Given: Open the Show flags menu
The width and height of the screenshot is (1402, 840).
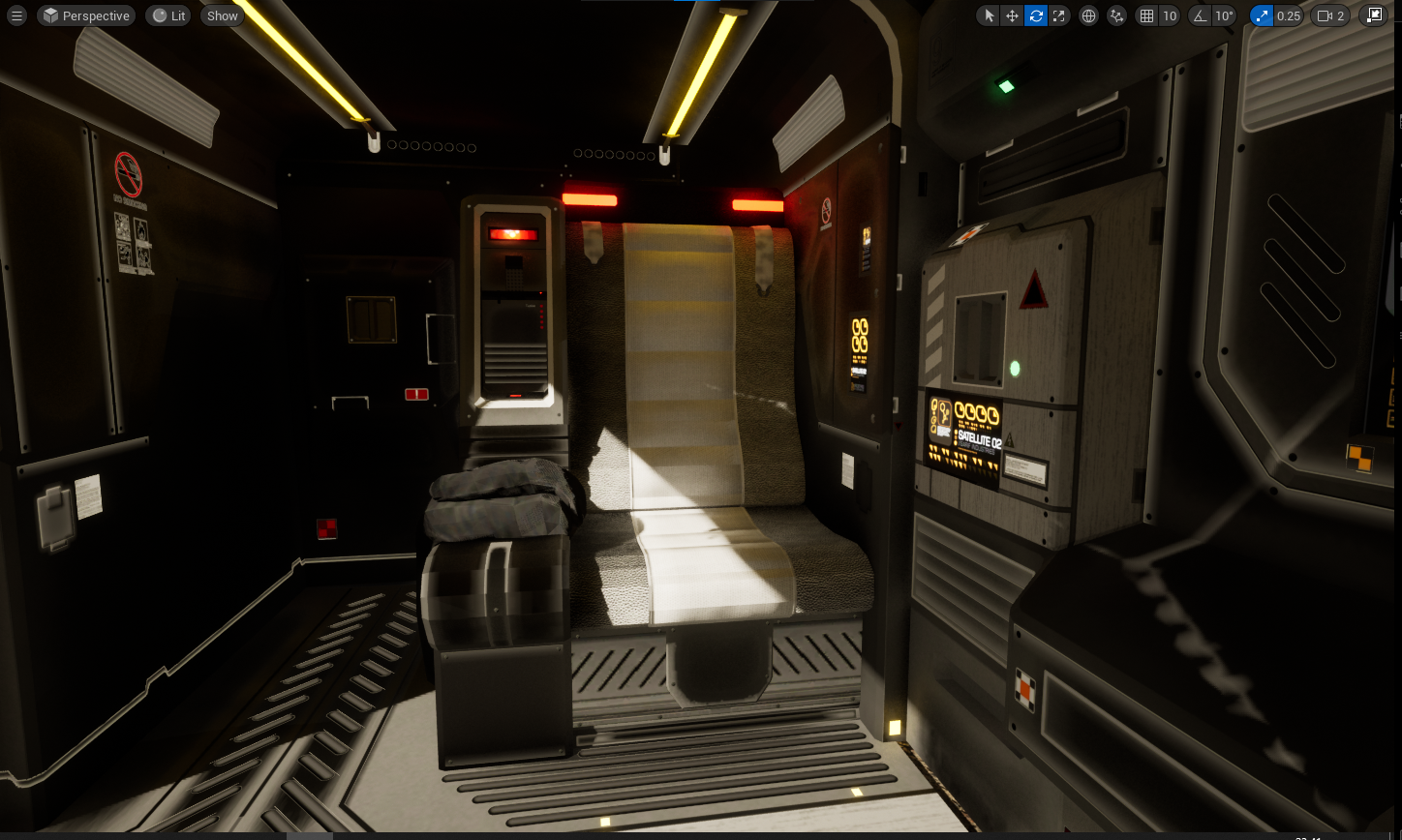Looking at the screenshot, I should [x=222, y=15].
